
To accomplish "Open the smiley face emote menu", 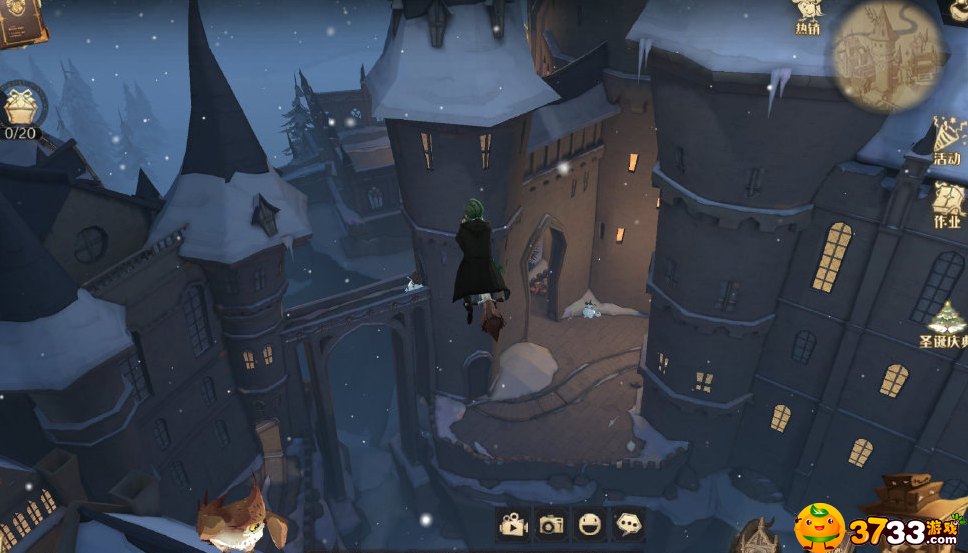I will (590, 524).
